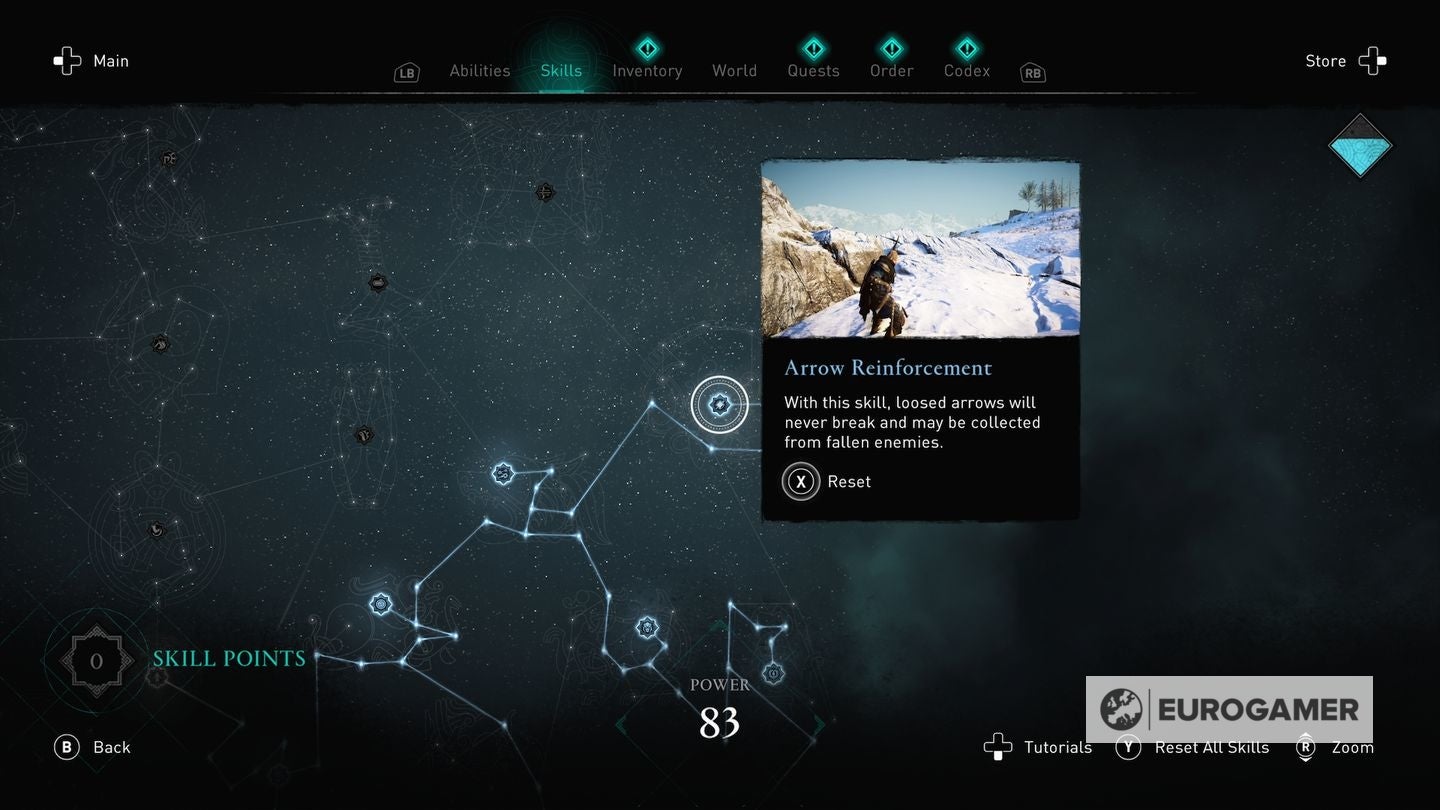Image resolution: width=1440 pixels, height=810 pixels.
Task: Select the highlighted Arrow Reinforcement skill node
Action: pos(719,404)
